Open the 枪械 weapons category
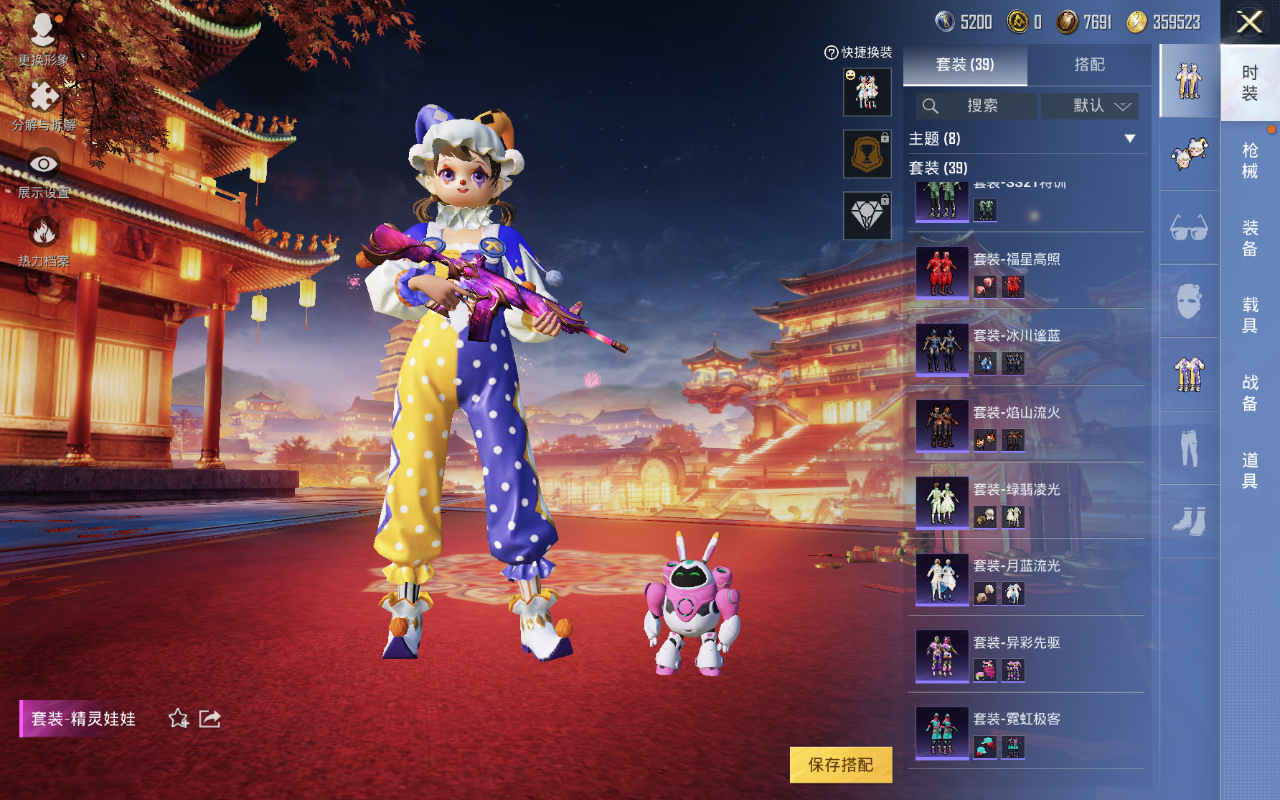 [1250, 160]
